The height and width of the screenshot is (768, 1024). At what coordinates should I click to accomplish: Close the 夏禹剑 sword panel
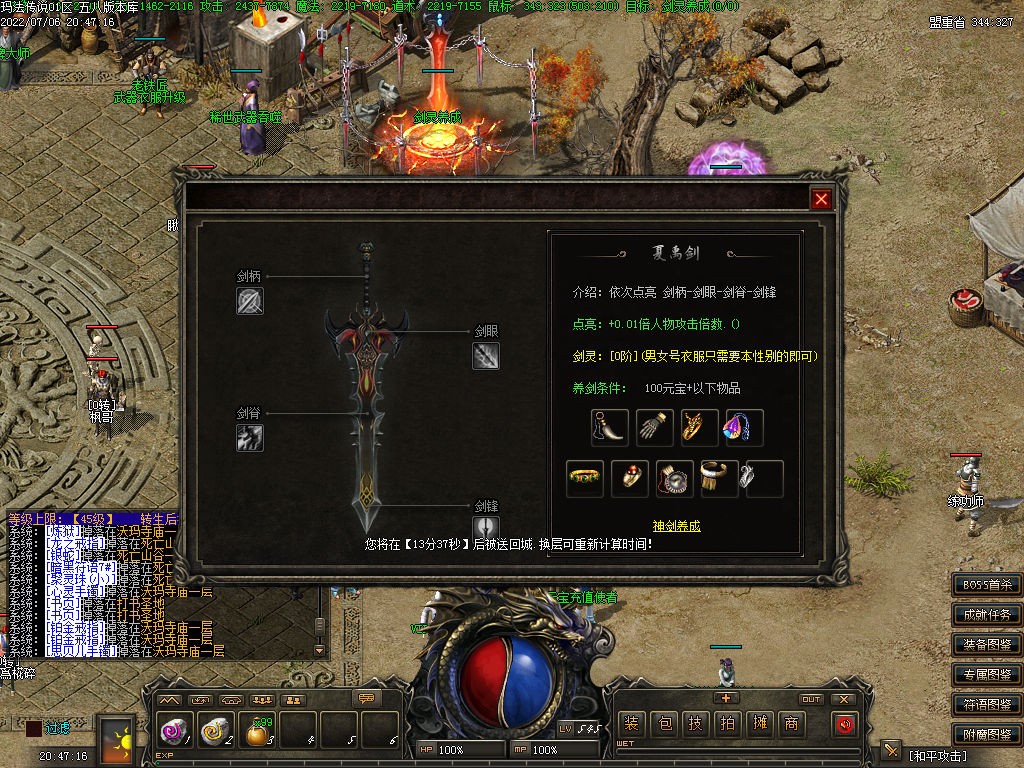pos(821,199)
